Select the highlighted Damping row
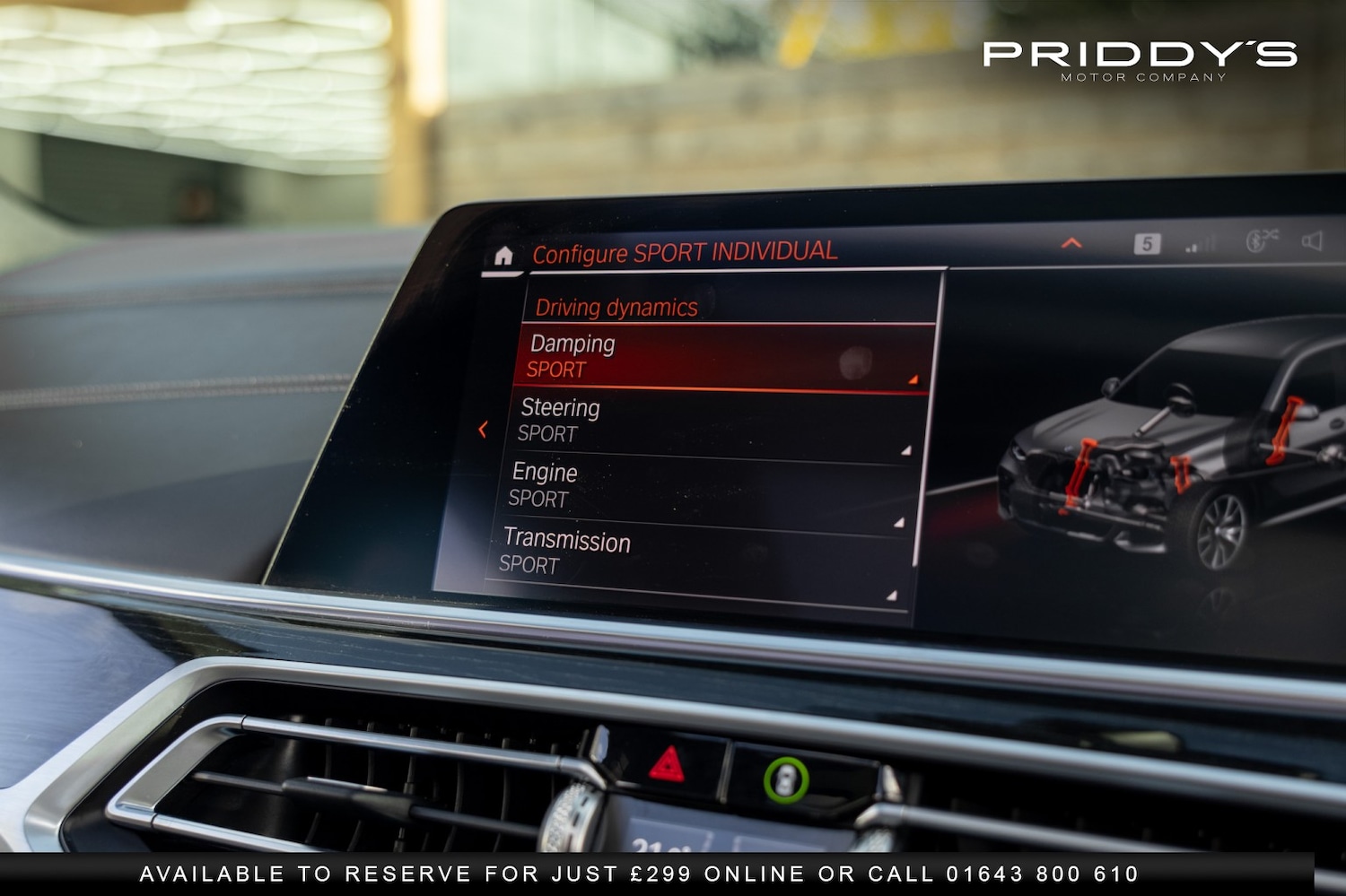 point(709,357)
